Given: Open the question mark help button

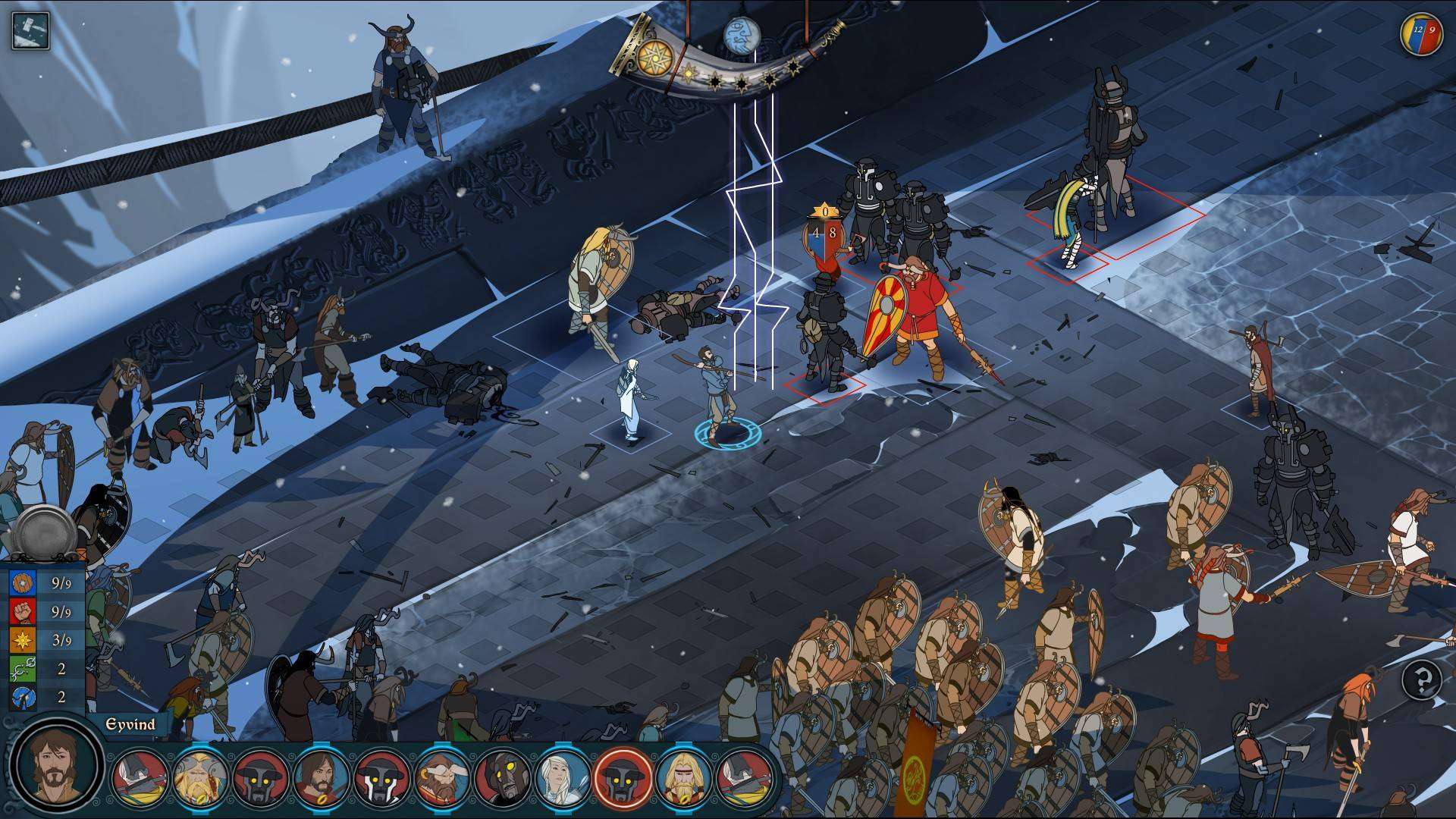Looking at the screenshot, I should pos(1422,680).
